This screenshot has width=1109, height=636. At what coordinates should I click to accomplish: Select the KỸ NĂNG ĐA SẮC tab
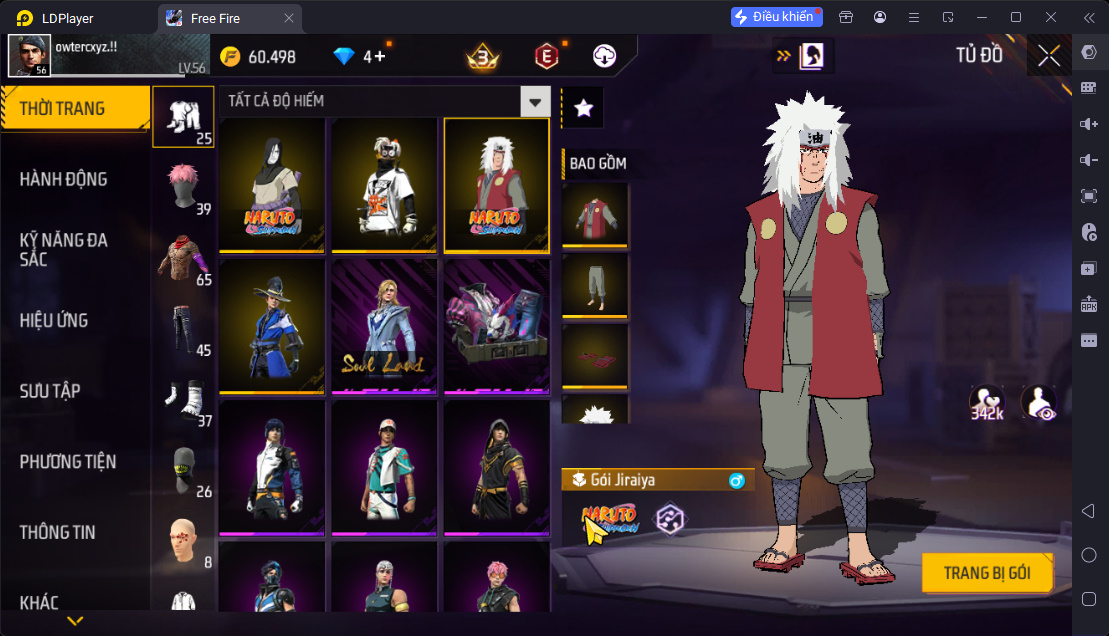63,249
